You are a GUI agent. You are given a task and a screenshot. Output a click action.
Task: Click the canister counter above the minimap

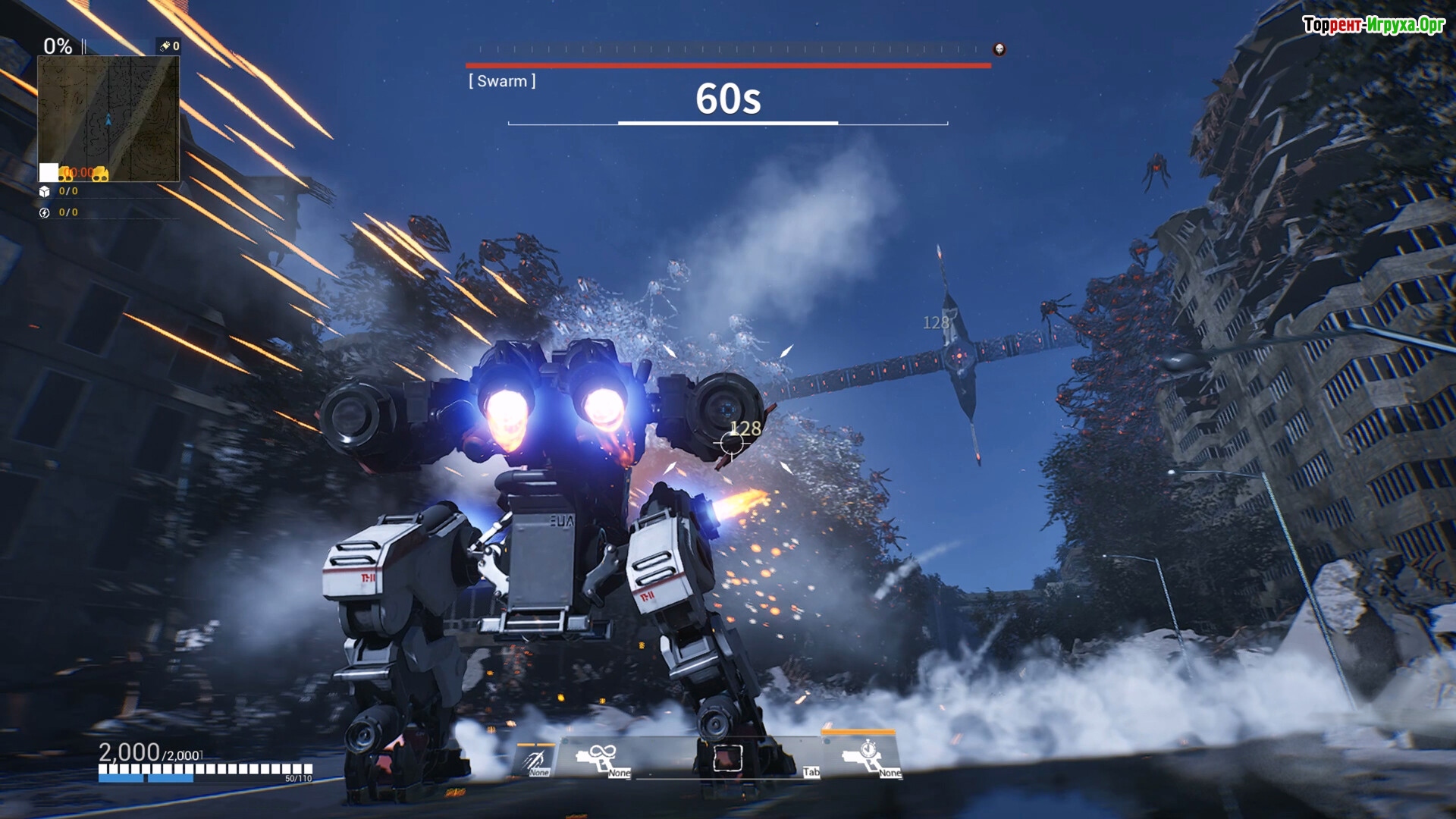[169, 46]
